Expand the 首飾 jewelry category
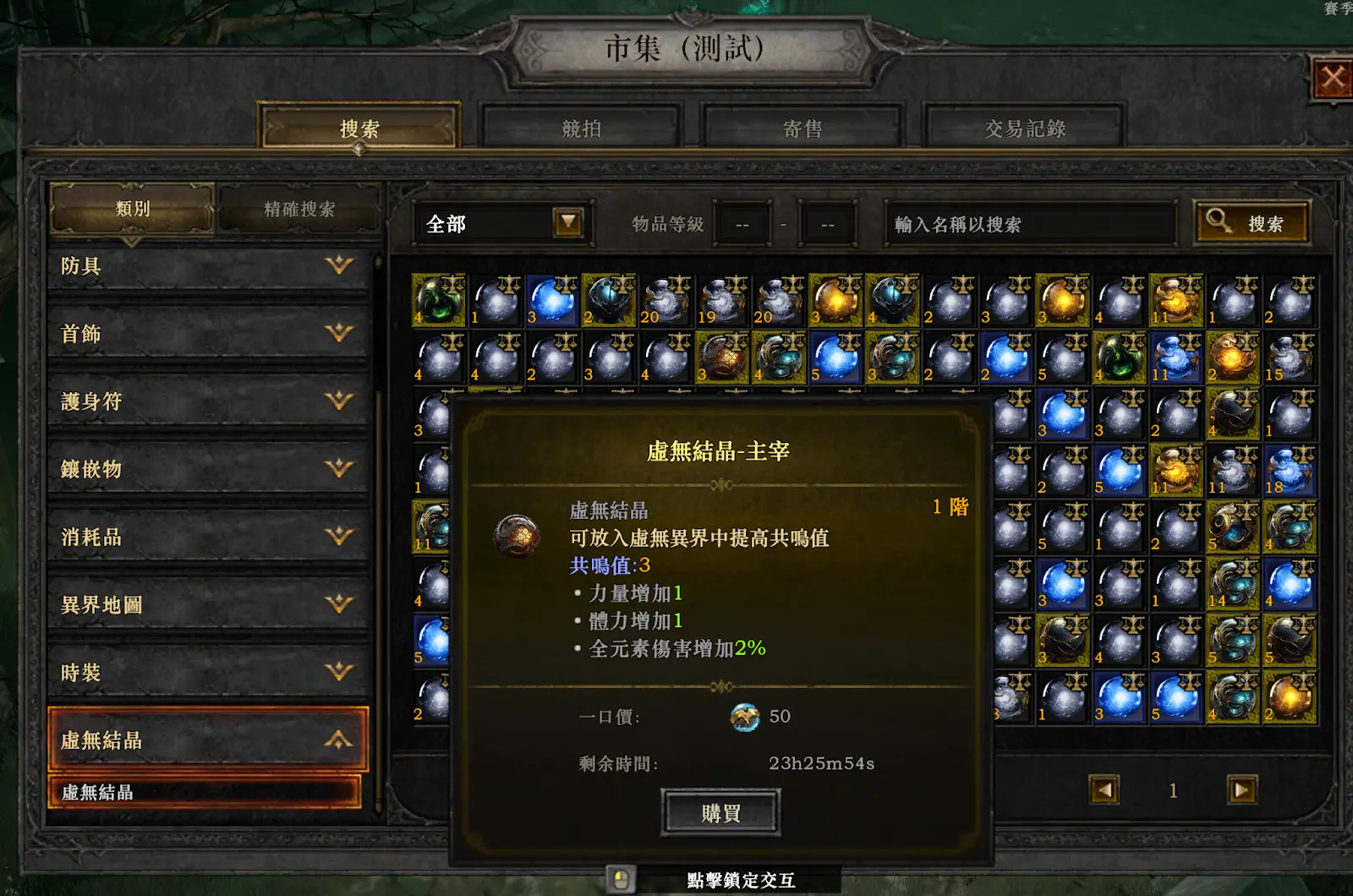This screenshot has height=896, width=1353. tap(208, 334)
